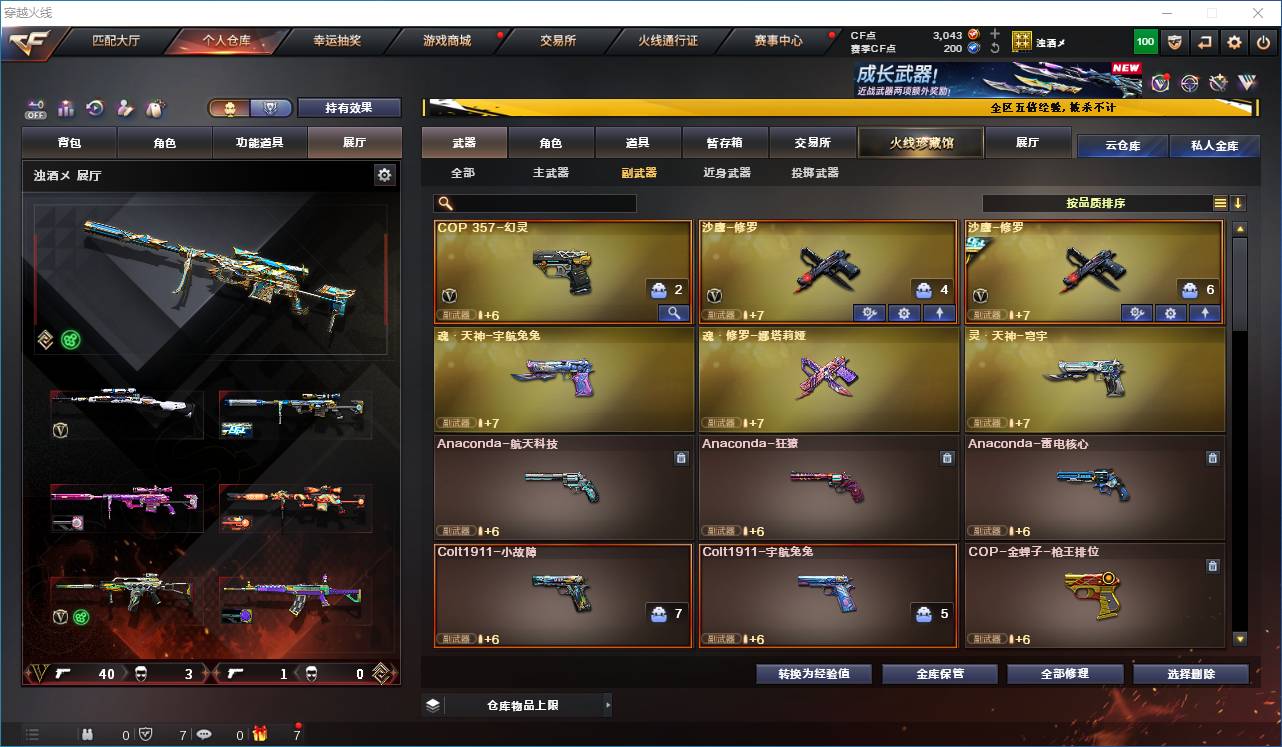Click the wrench repair icon on 沙鹰-修罗 card
This screenshot has height=747, width=1282.
[869, 313]
